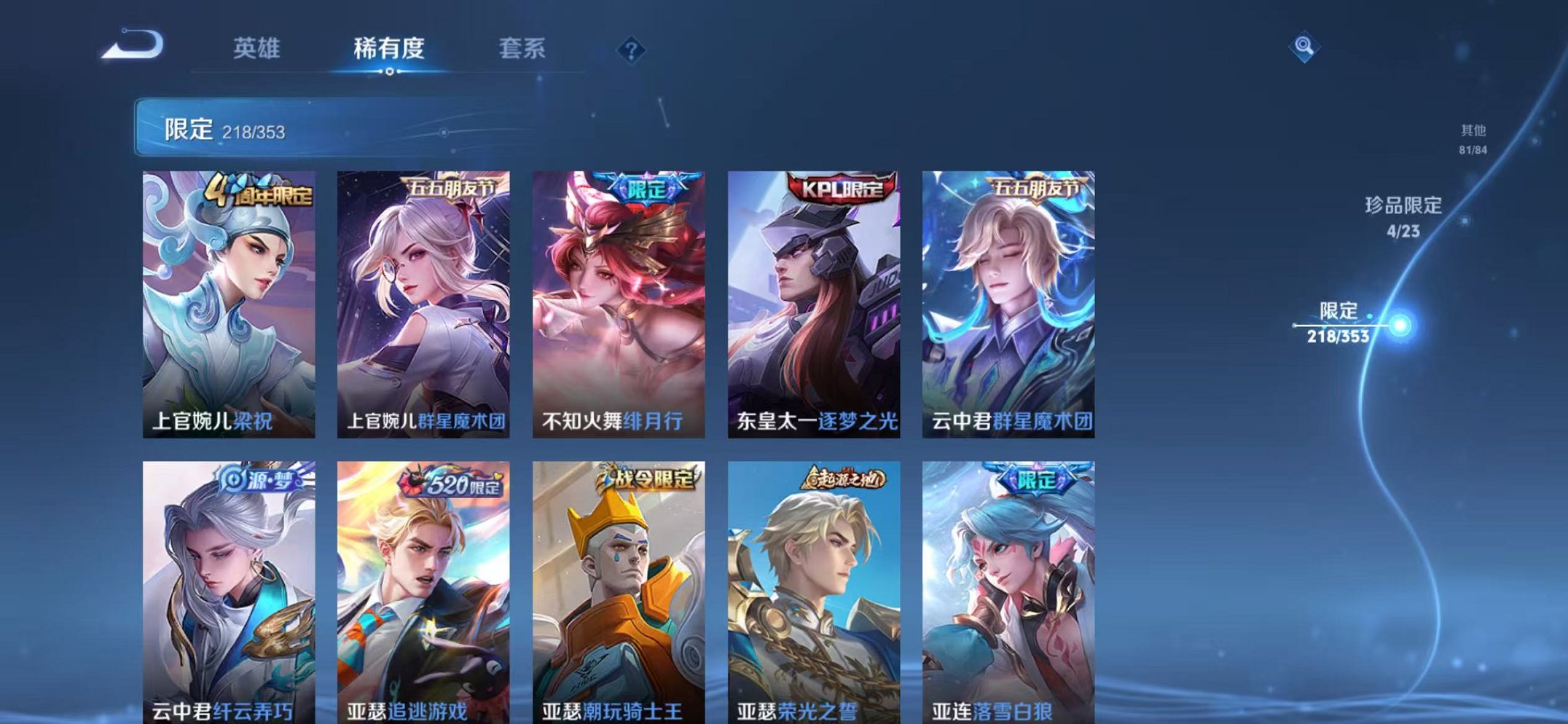Screen dimensions: 1568x724
Task: Open the help question mark icon
Action: pos(632,49)
